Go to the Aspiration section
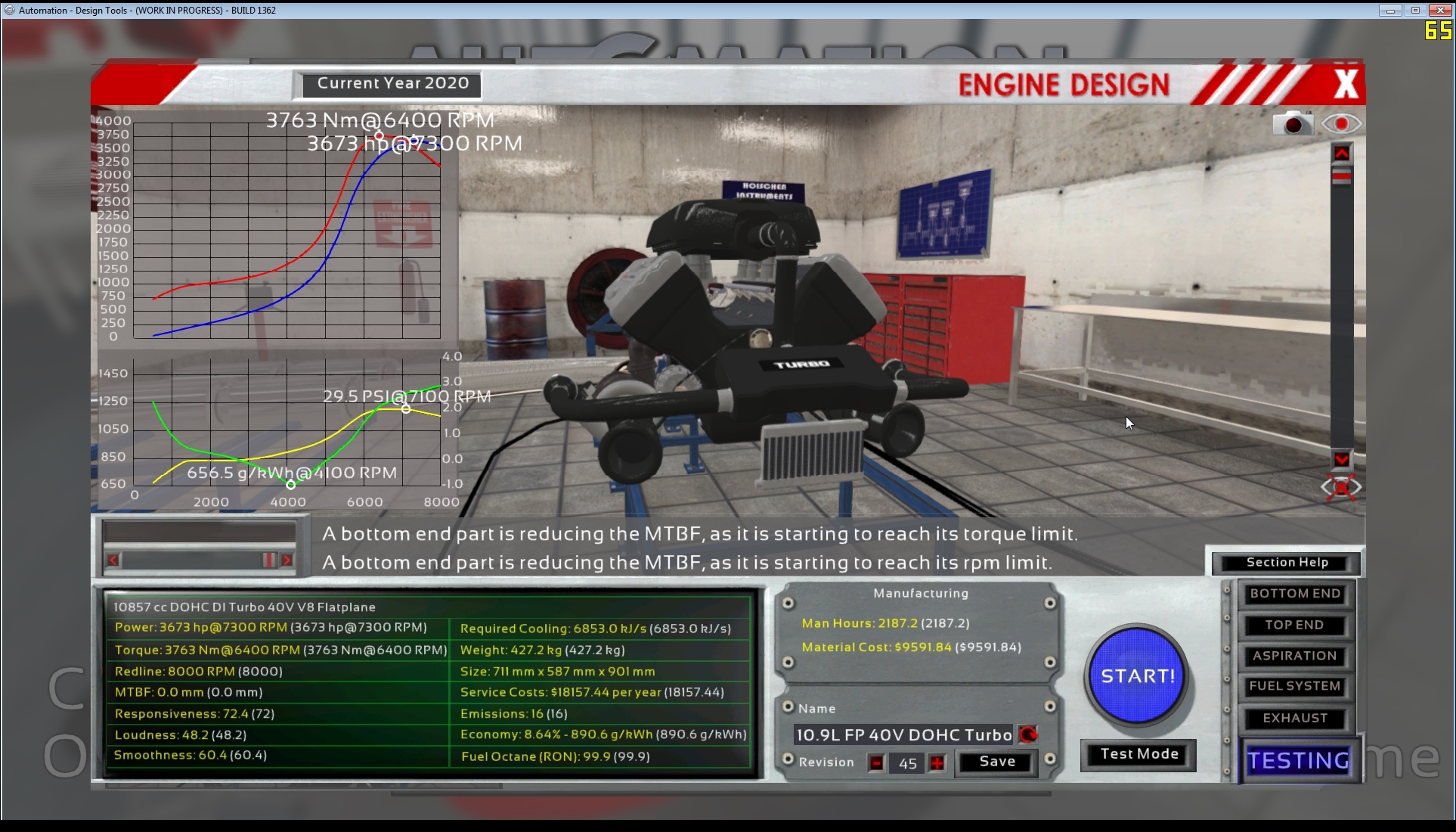Viewport: 1456px width, 832px height. 1295,656
